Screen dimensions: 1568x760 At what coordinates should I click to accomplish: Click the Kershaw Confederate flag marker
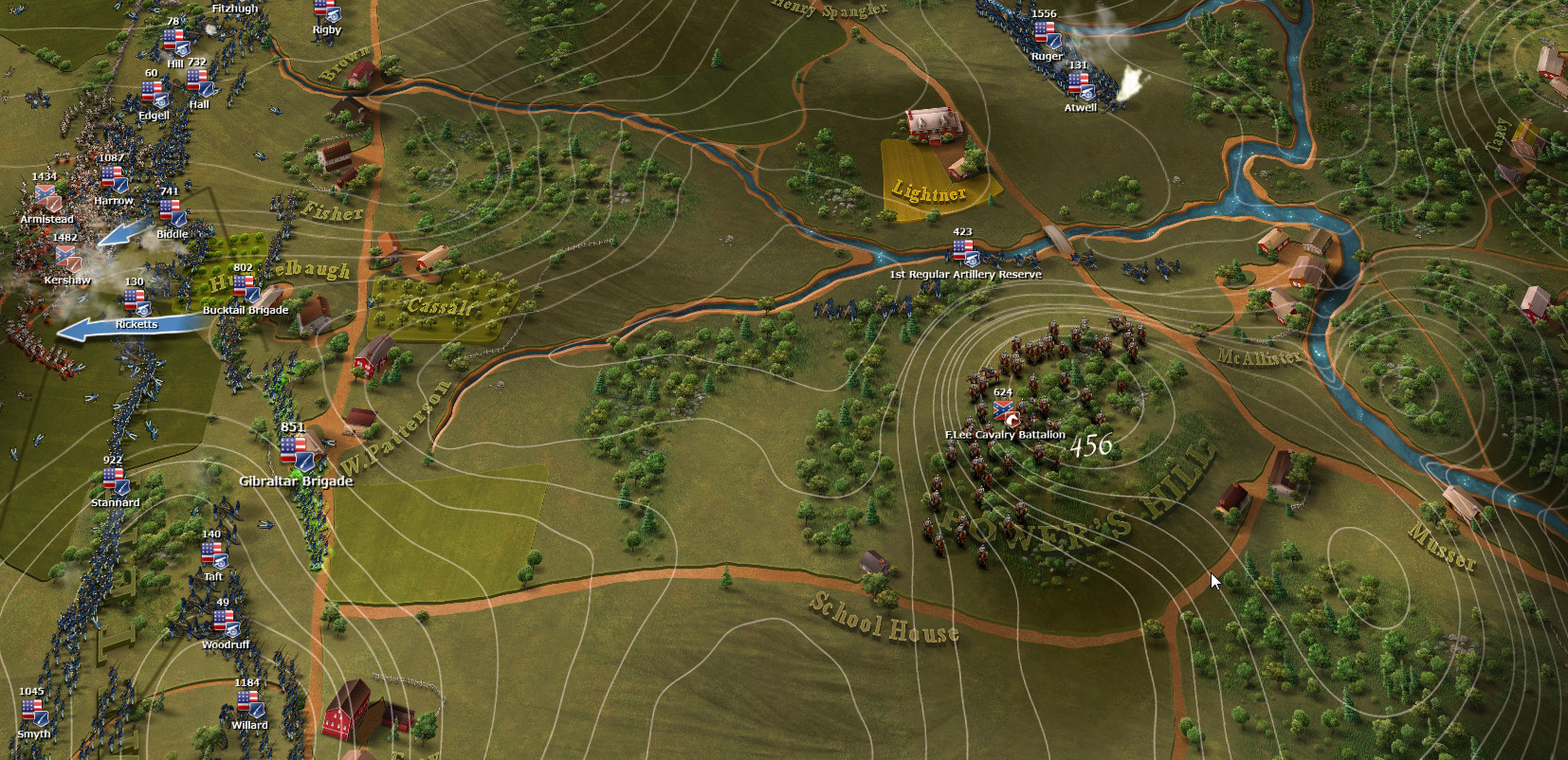coord(66,258)
